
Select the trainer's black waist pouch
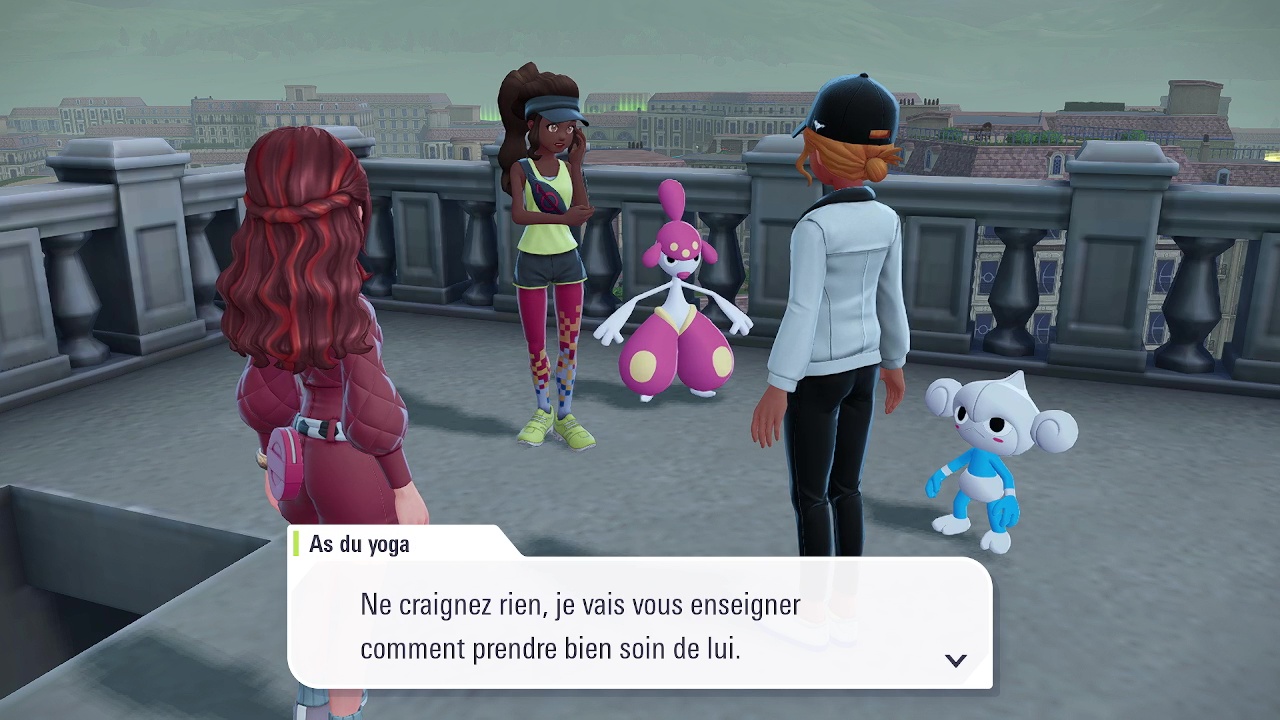click(547, 200)
